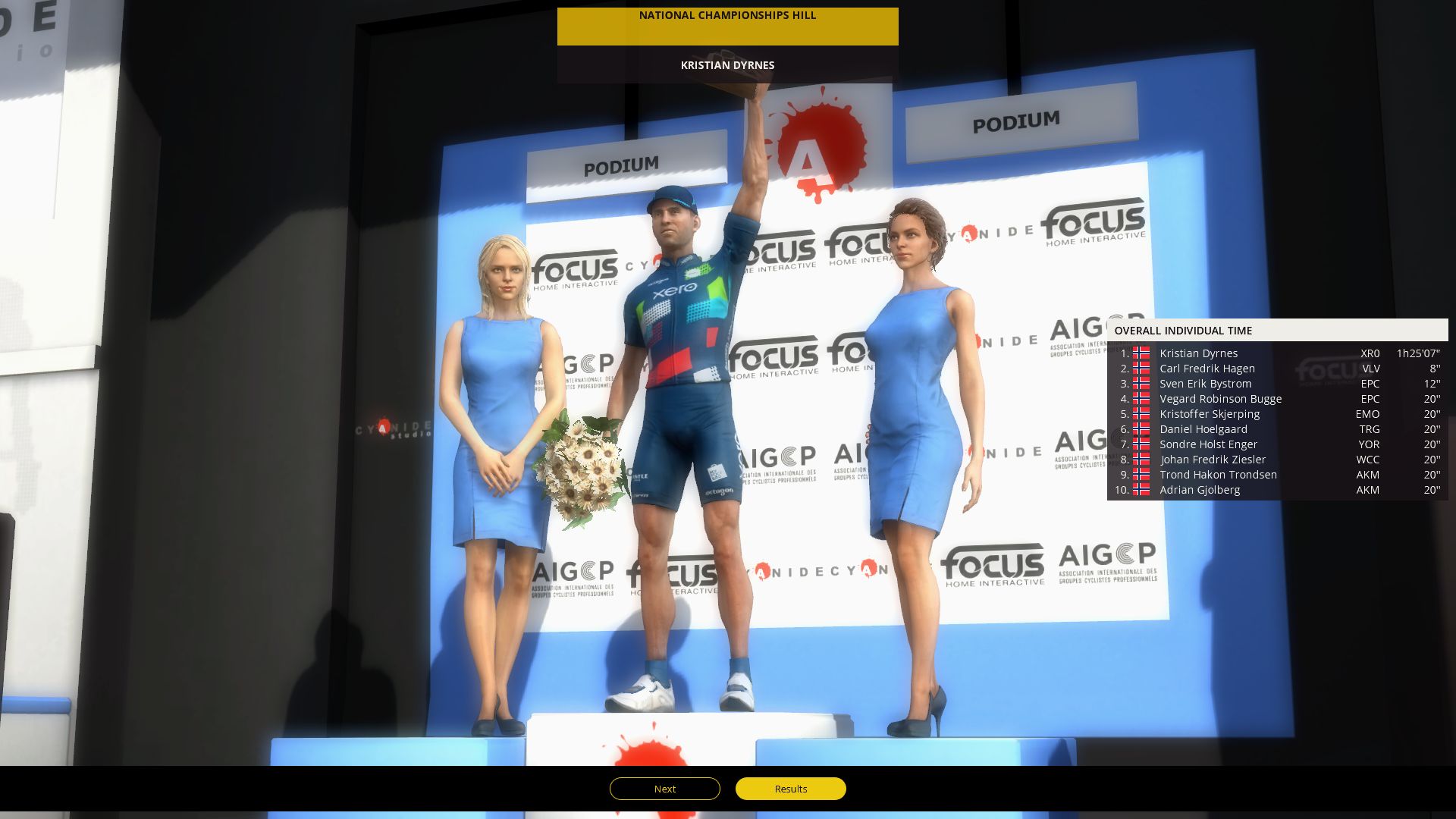Screen dimensions: 1456x819
Task: Click the flag next to Vegard Robinson Bugge
Action: 1141,399
